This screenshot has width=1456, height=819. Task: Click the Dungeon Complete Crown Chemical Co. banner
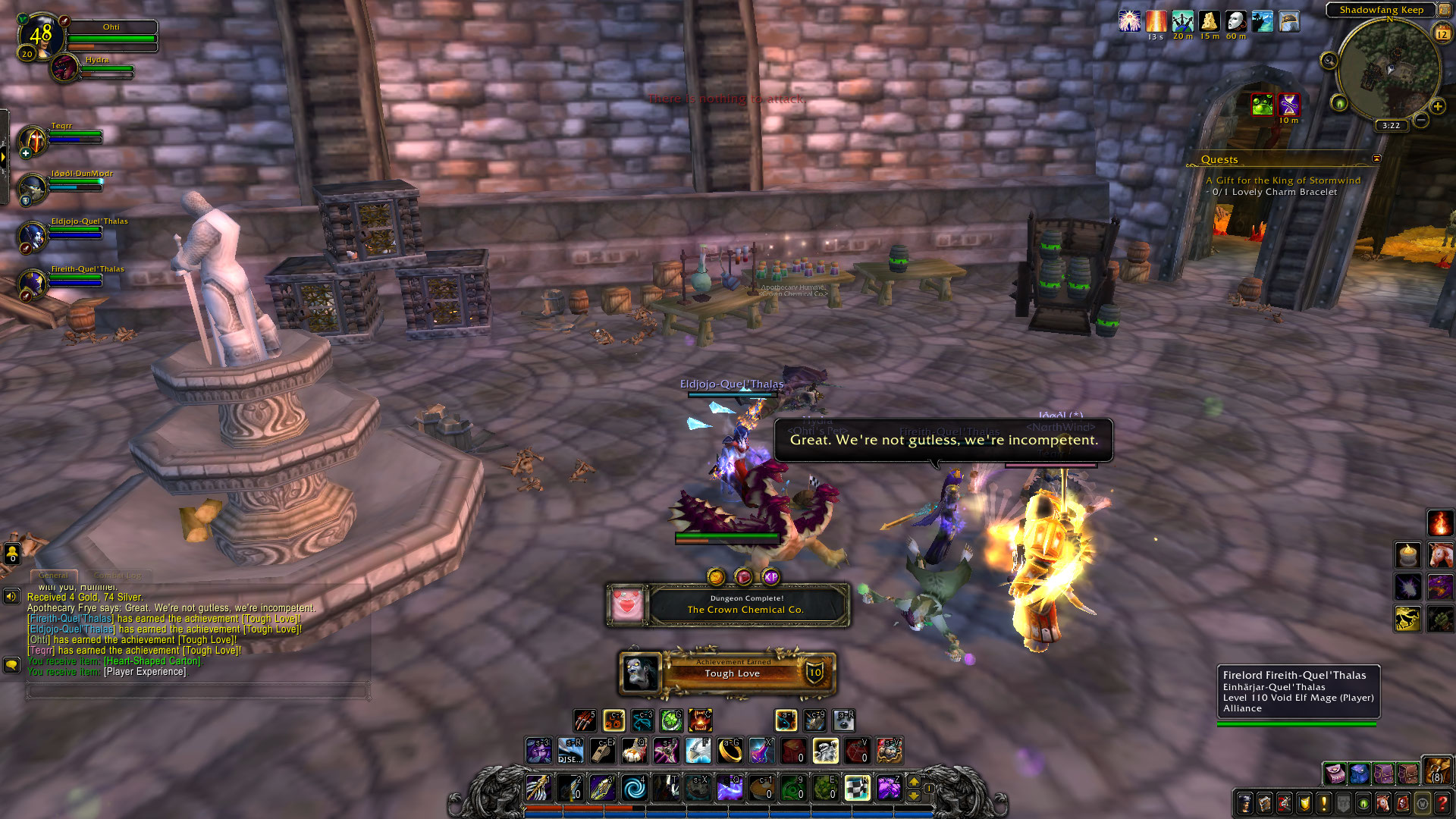746,605
